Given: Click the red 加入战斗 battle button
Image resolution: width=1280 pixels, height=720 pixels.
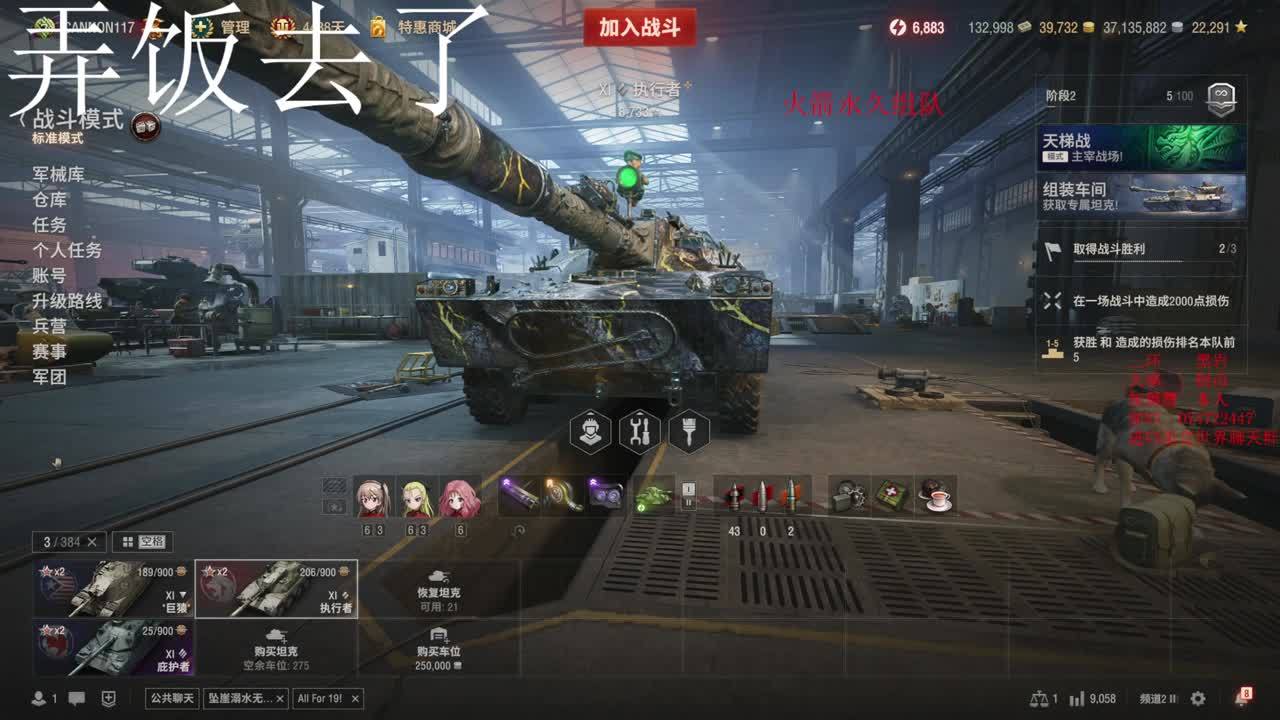Looking at the screenshot, I should 639,28.
